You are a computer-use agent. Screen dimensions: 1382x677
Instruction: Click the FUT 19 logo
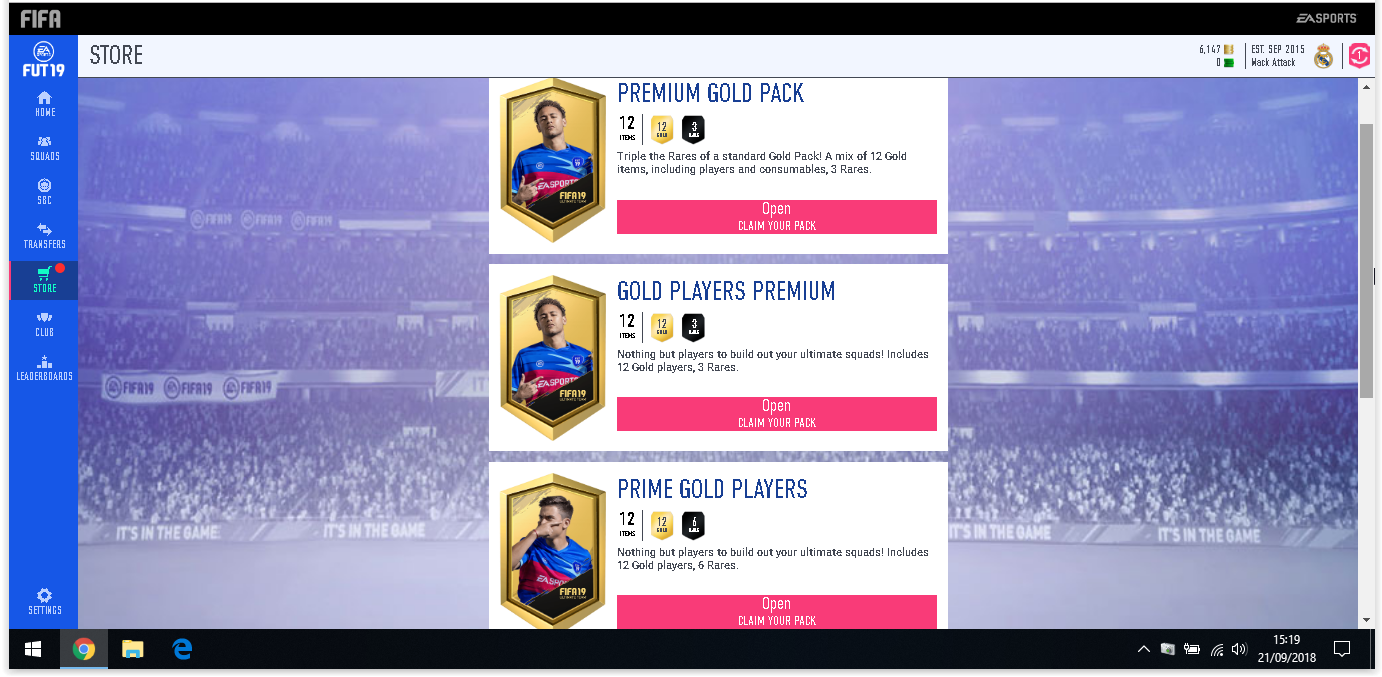(x=43, y=59)
